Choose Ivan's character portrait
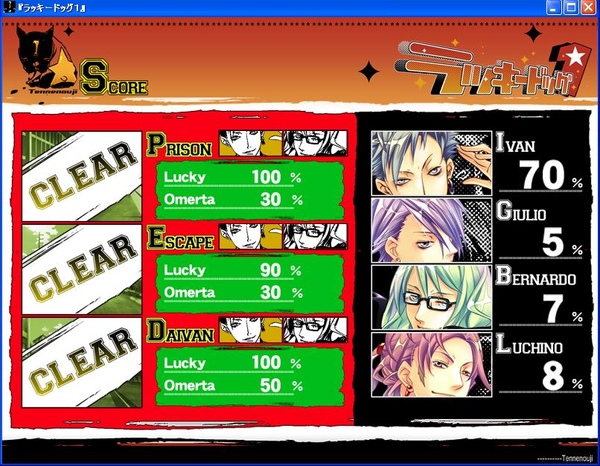 click(431, 163)
